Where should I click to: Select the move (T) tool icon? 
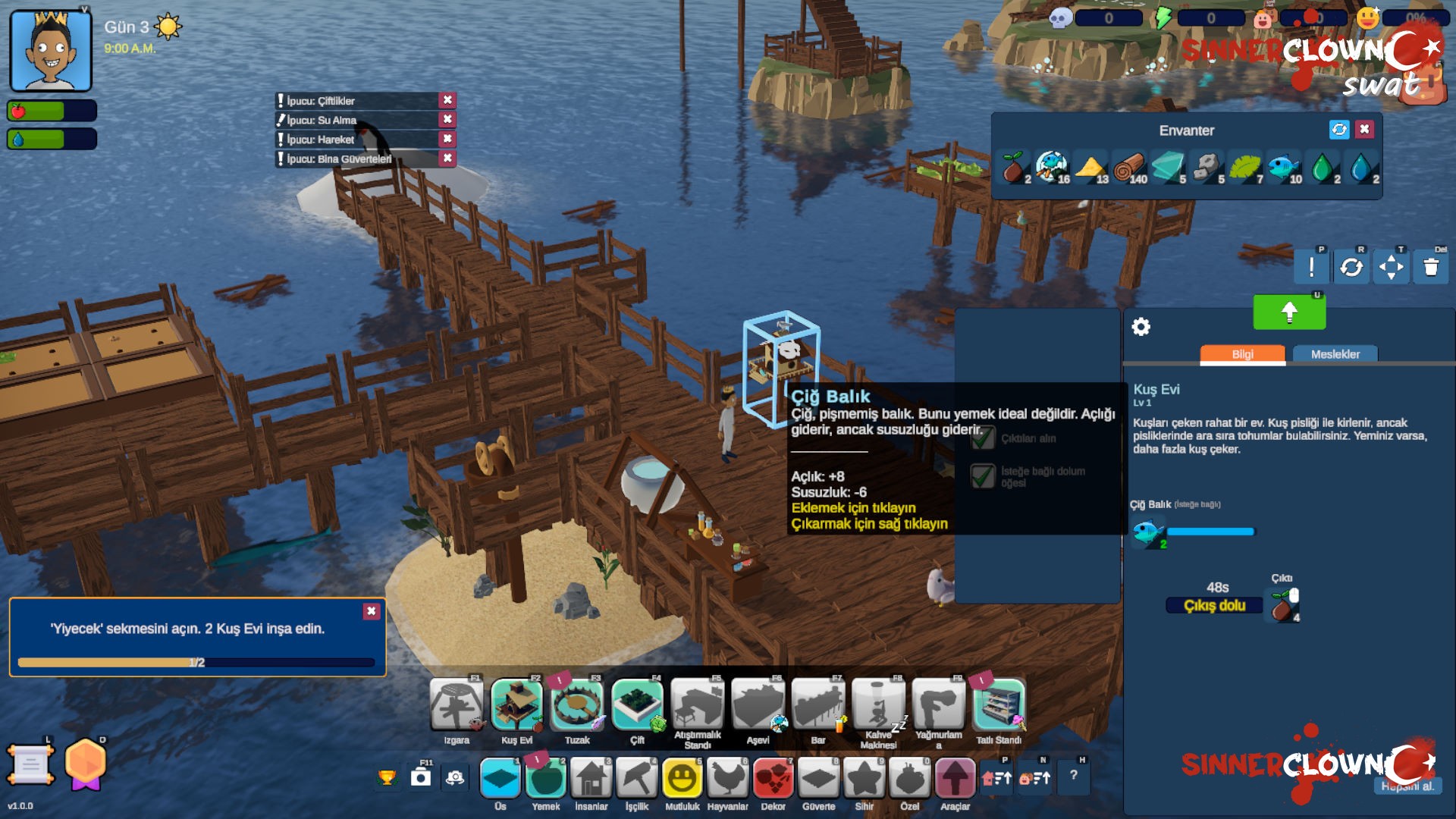pos(1391,267)
